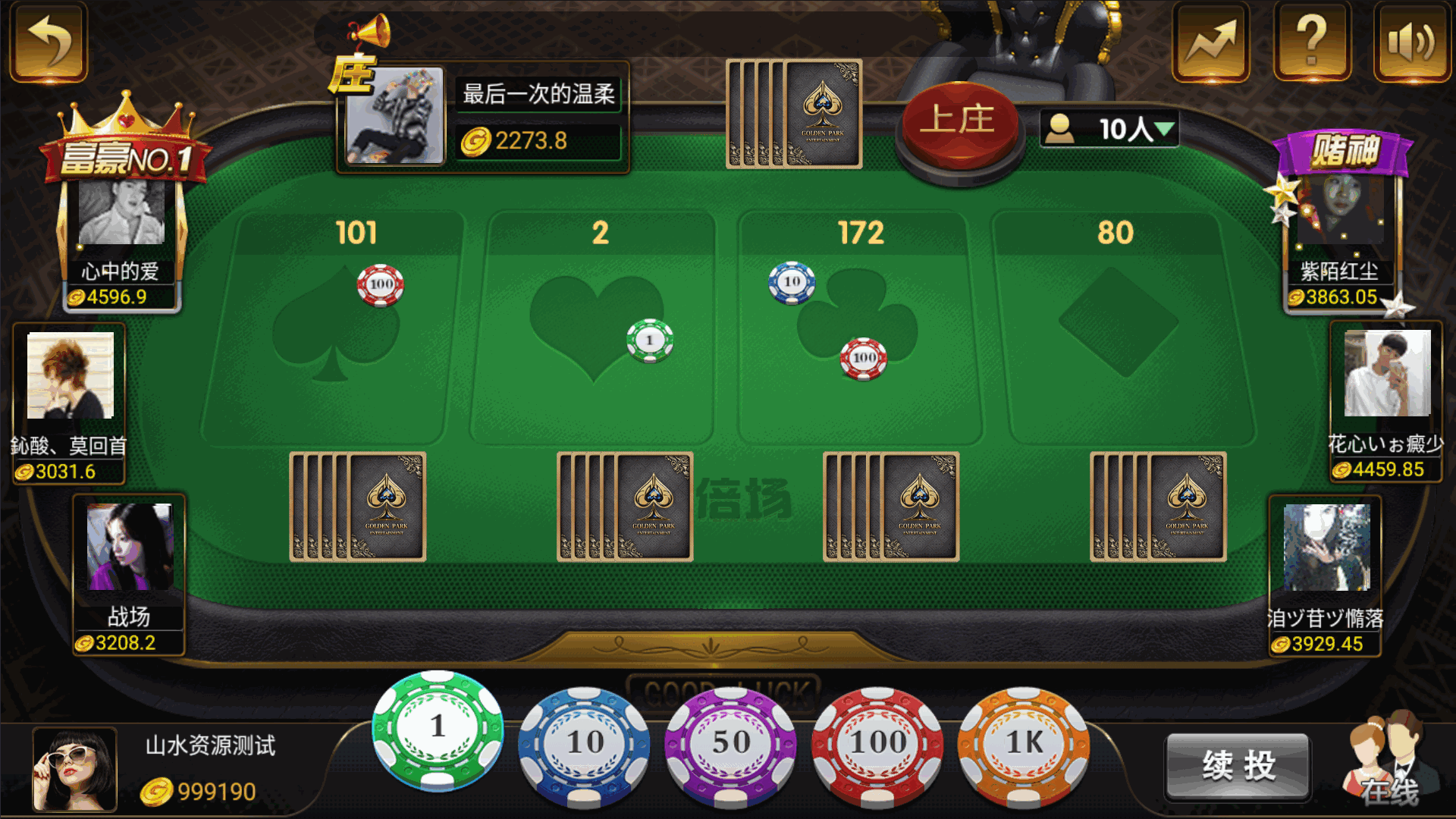Click the red 上庄 banker button
The height and width of the screenshot is (819, 1456).
click(959, 121)
